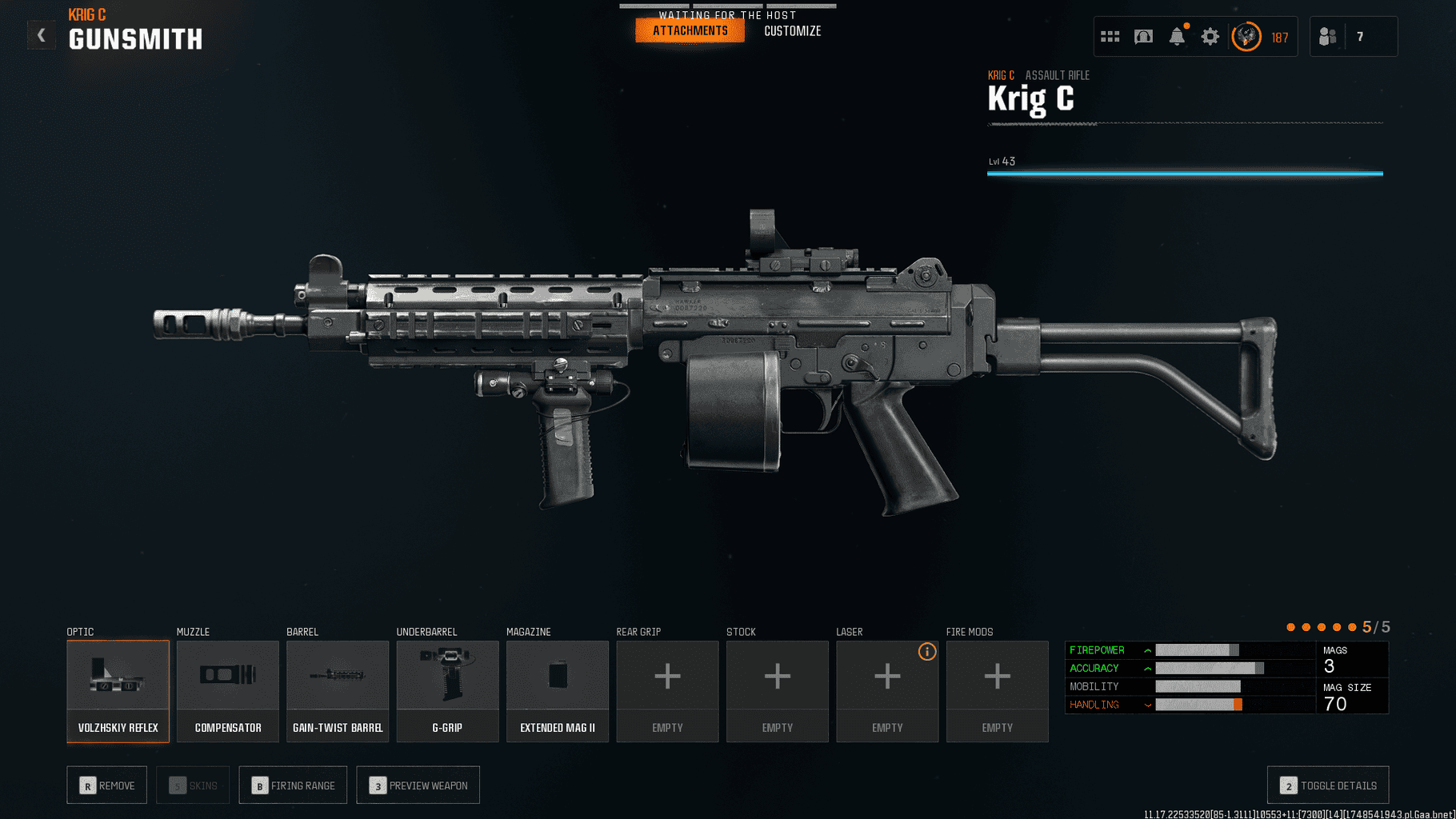Toggle Details for weapon stats

(1327, 785)
